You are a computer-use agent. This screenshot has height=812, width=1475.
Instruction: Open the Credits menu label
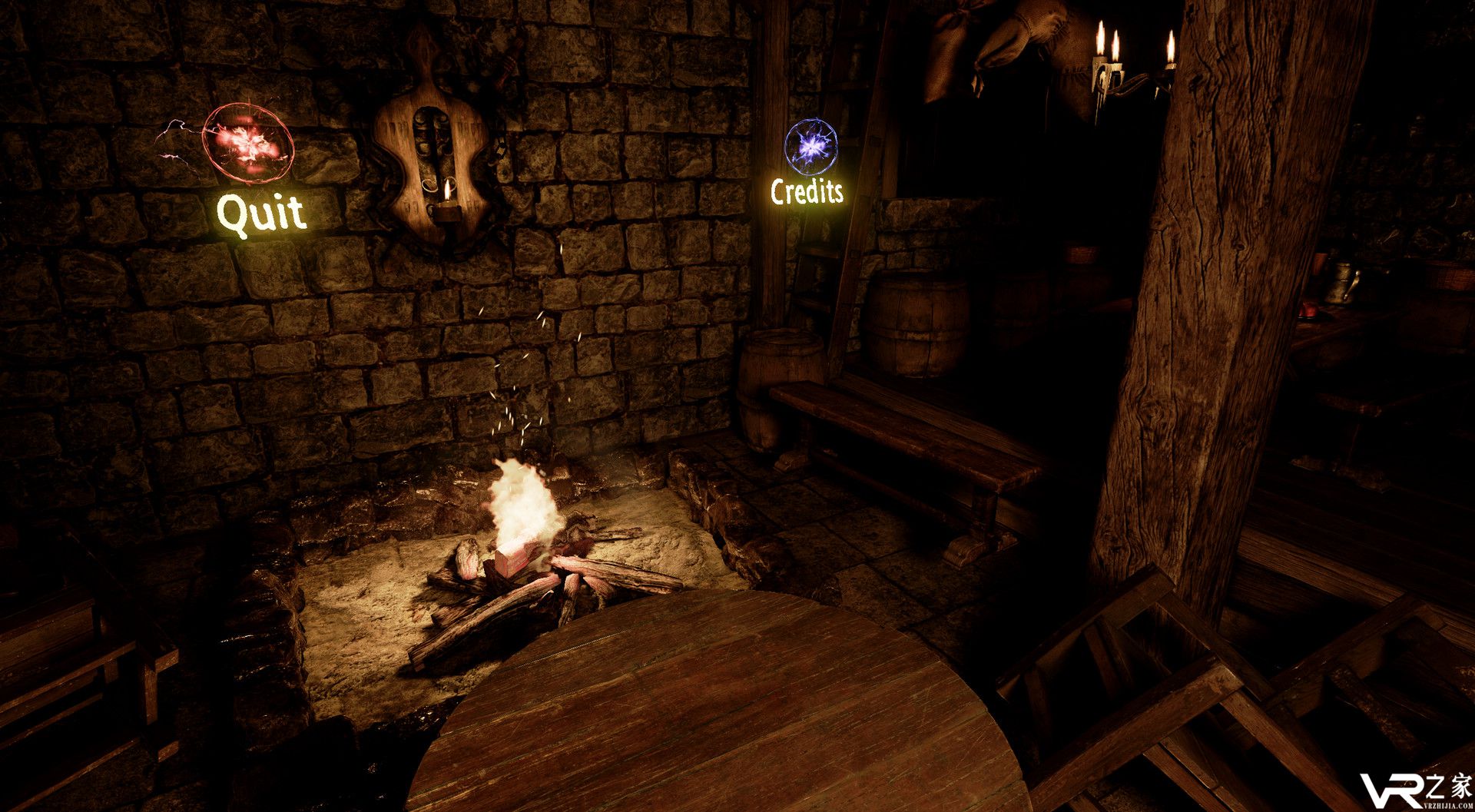point(807,191)
